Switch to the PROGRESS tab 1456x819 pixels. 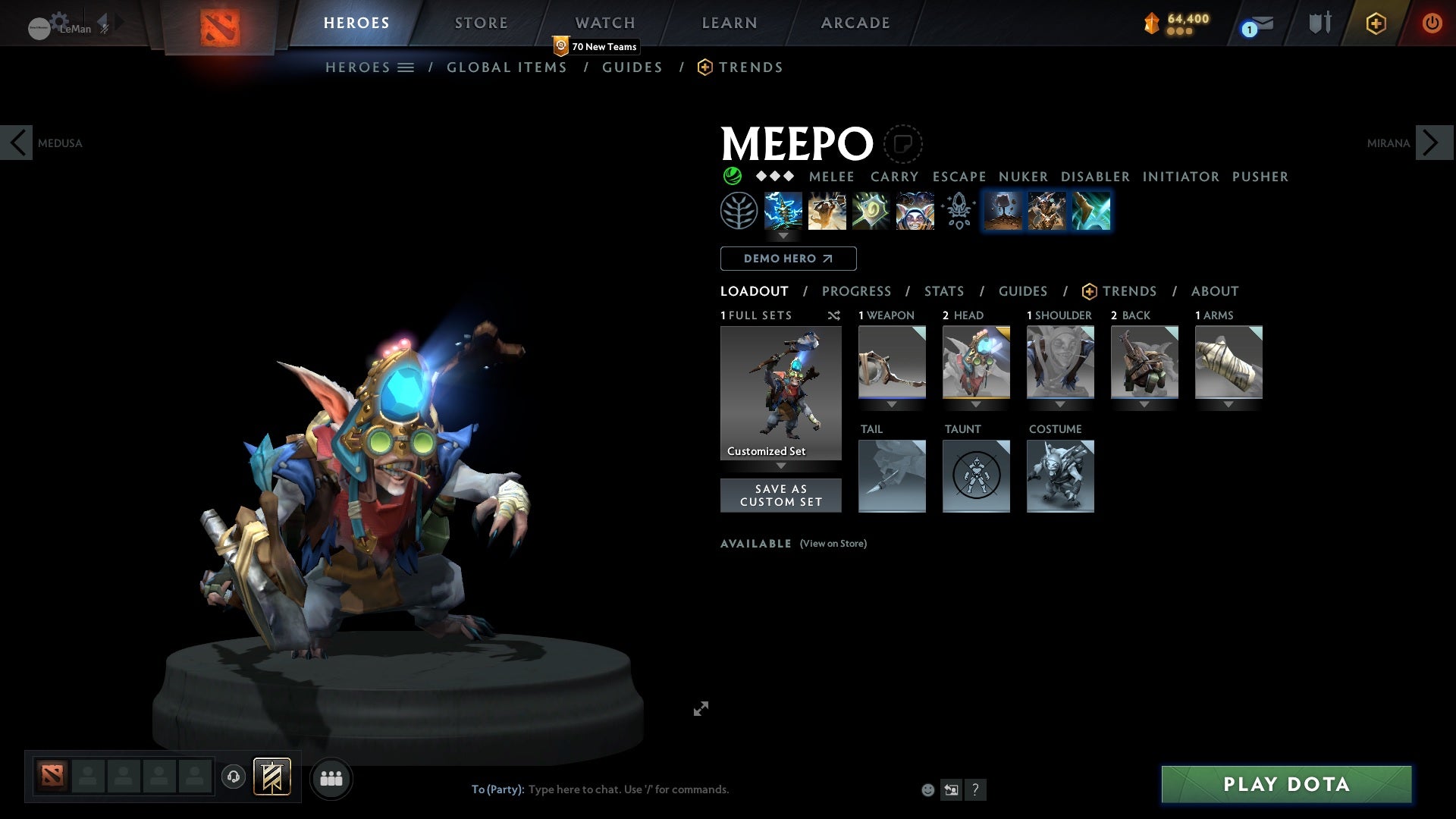[857, 291]
